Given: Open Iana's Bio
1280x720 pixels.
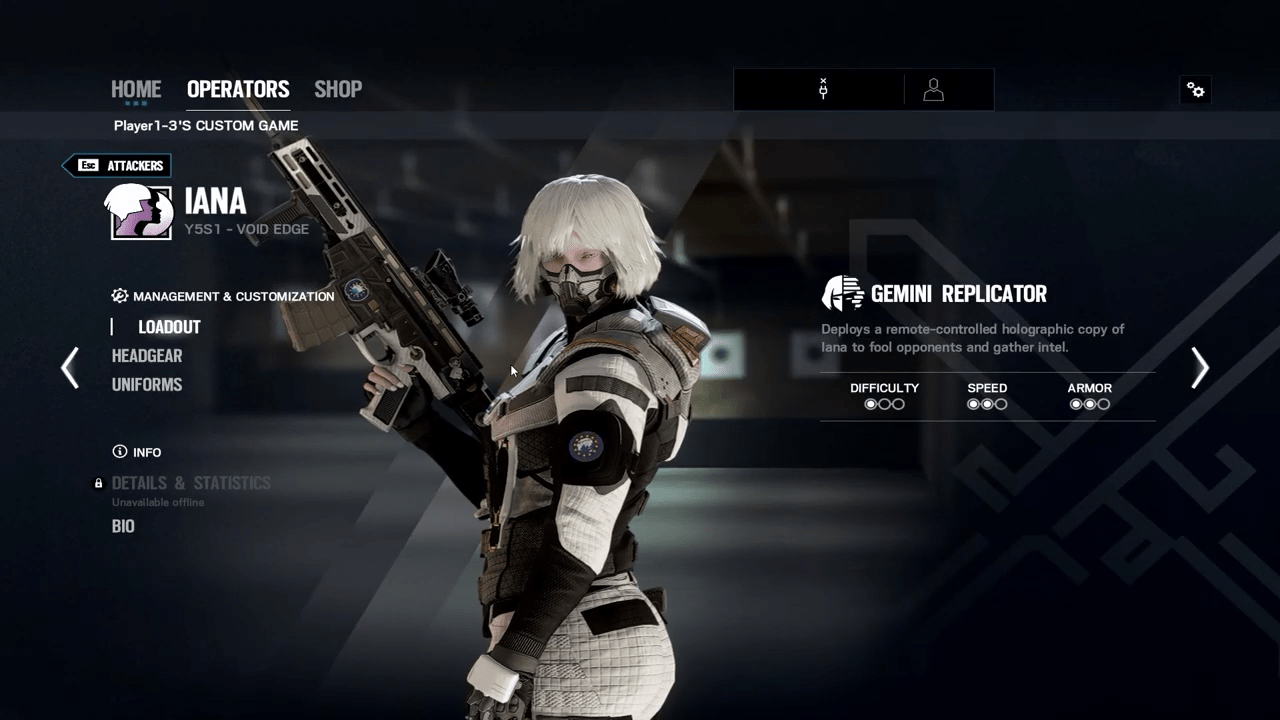Looking at the screenshot, I should [x=123, y=527].
